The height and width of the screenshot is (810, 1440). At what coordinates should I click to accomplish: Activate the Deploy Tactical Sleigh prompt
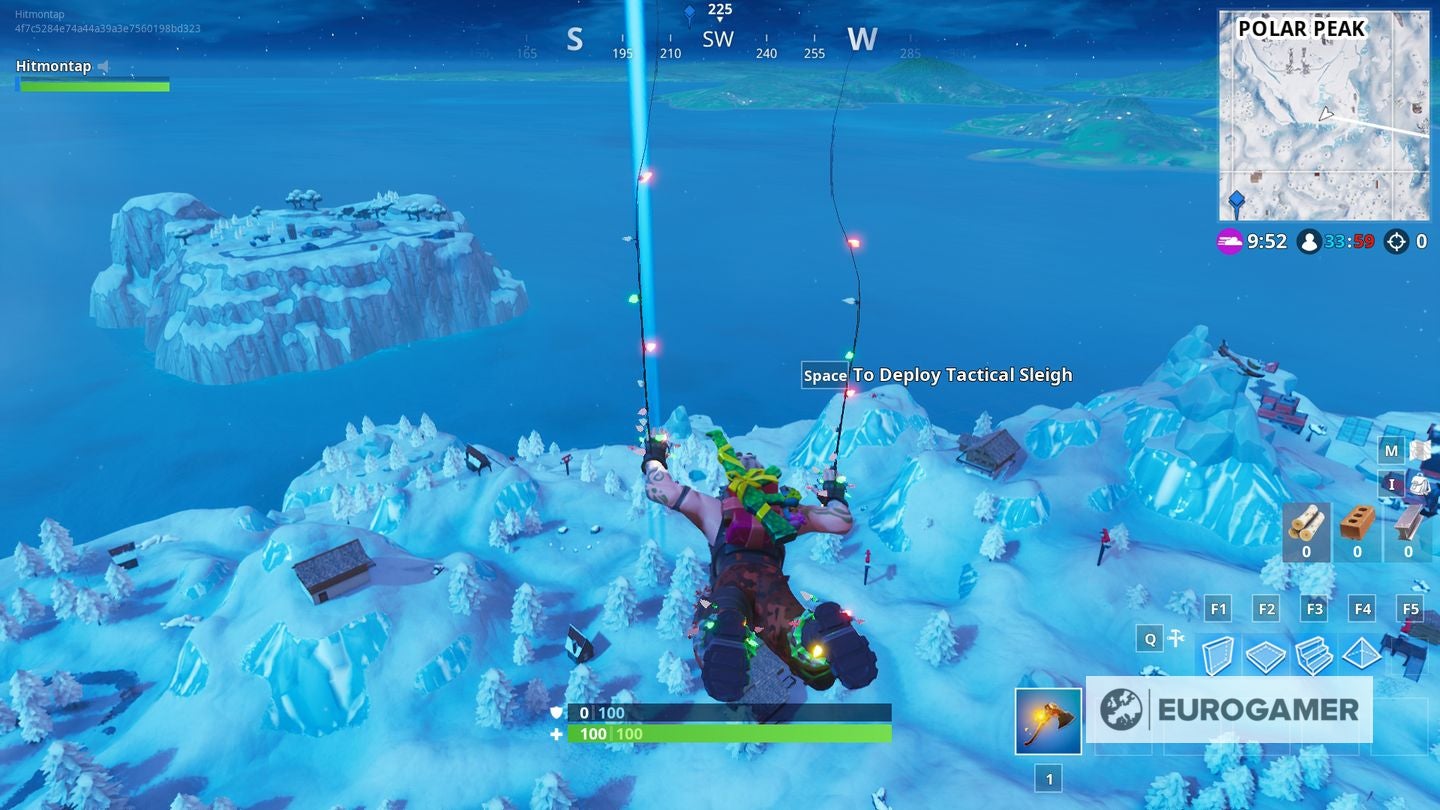pyautogui.click(x=937, y=375)
